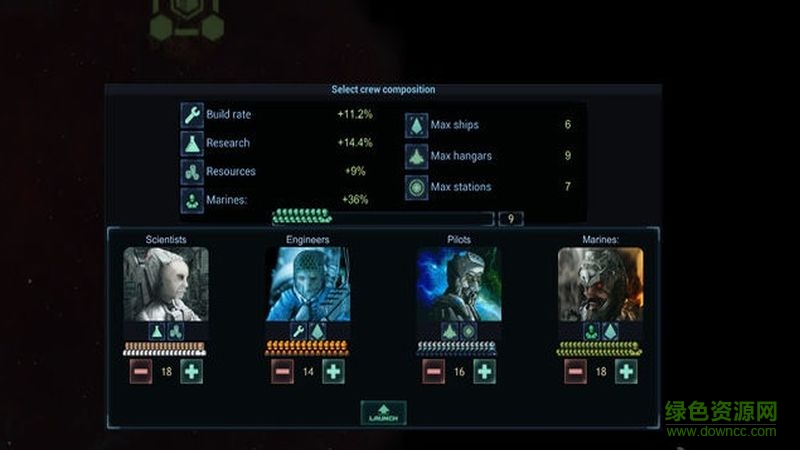This screenshot has width=800, height=450.
Task: Launch the ship with the green button
Action: click(383, 413)
